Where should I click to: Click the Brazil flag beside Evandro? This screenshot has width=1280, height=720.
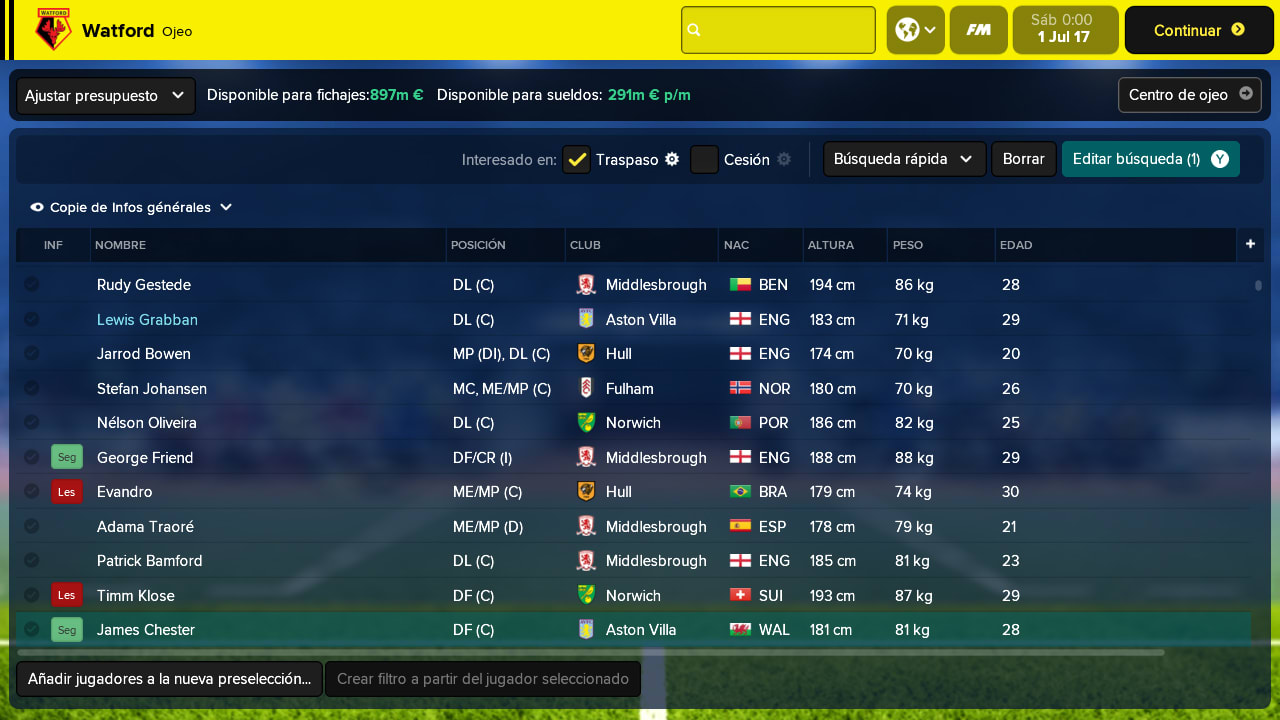pos(742,492)
